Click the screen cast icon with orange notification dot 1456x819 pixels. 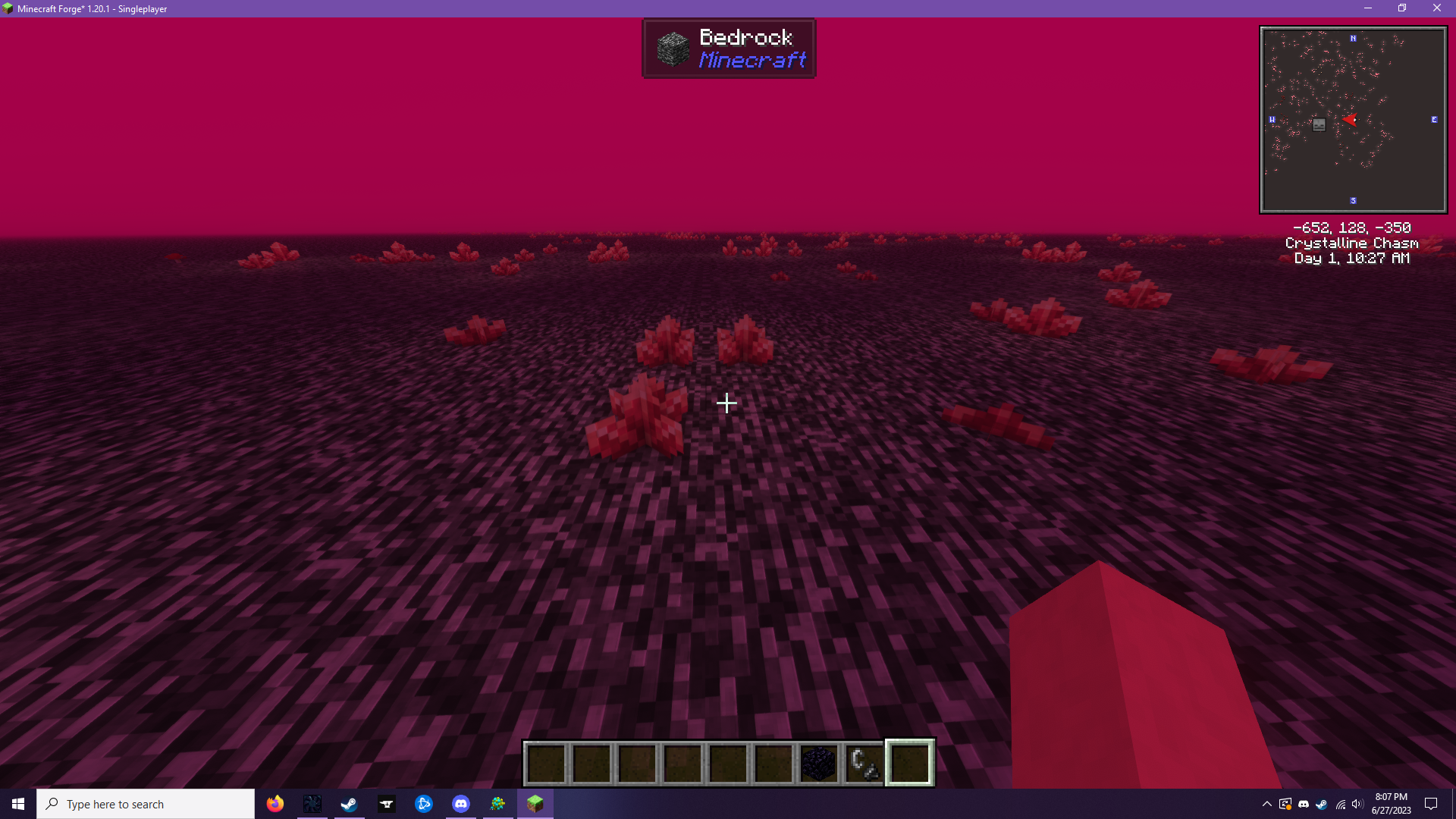click(1286, 804)
